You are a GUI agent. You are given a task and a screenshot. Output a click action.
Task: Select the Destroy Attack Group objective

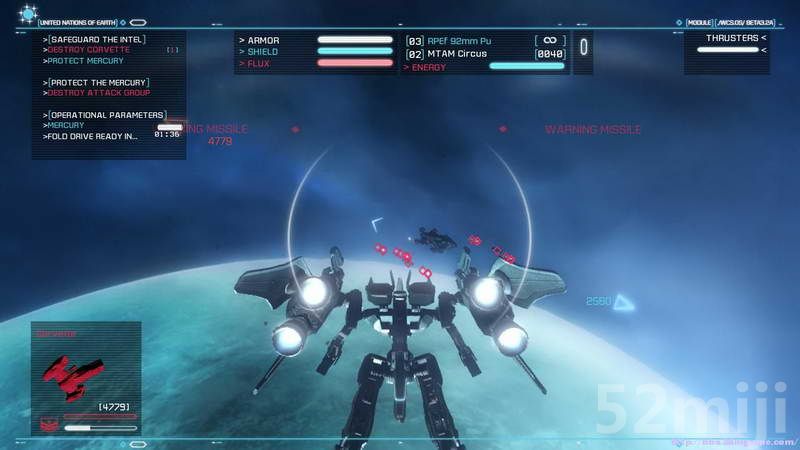pos(100,93)
